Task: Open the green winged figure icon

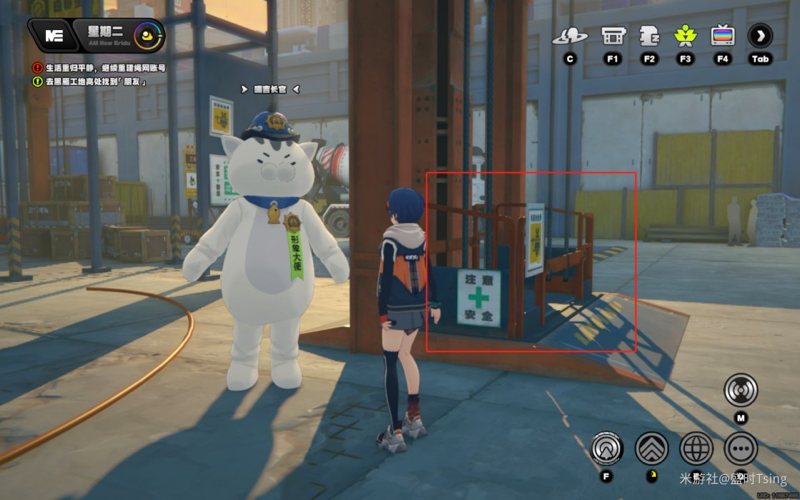Action: click(685, 37)
